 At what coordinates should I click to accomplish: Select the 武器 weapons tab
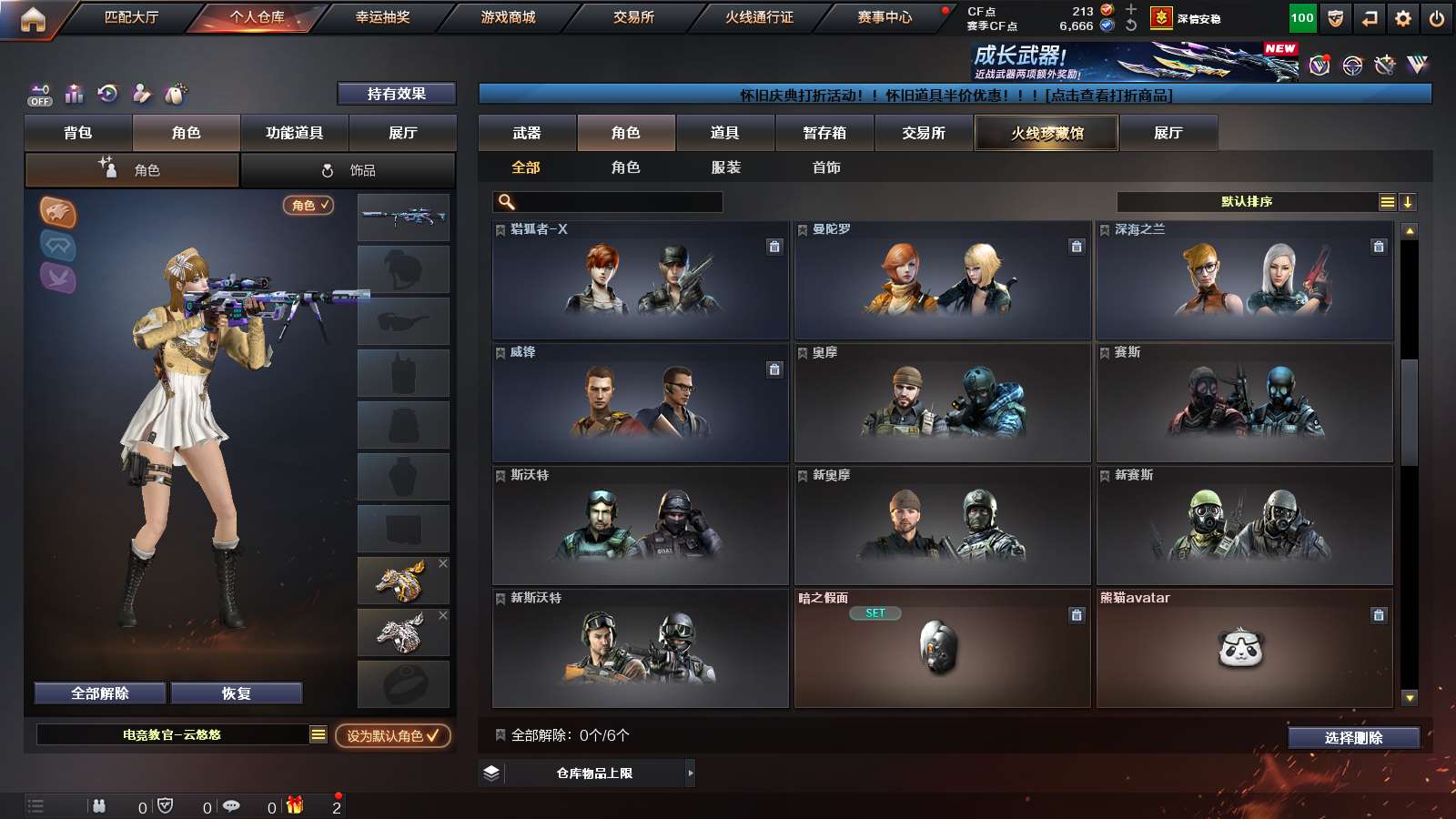527,133
